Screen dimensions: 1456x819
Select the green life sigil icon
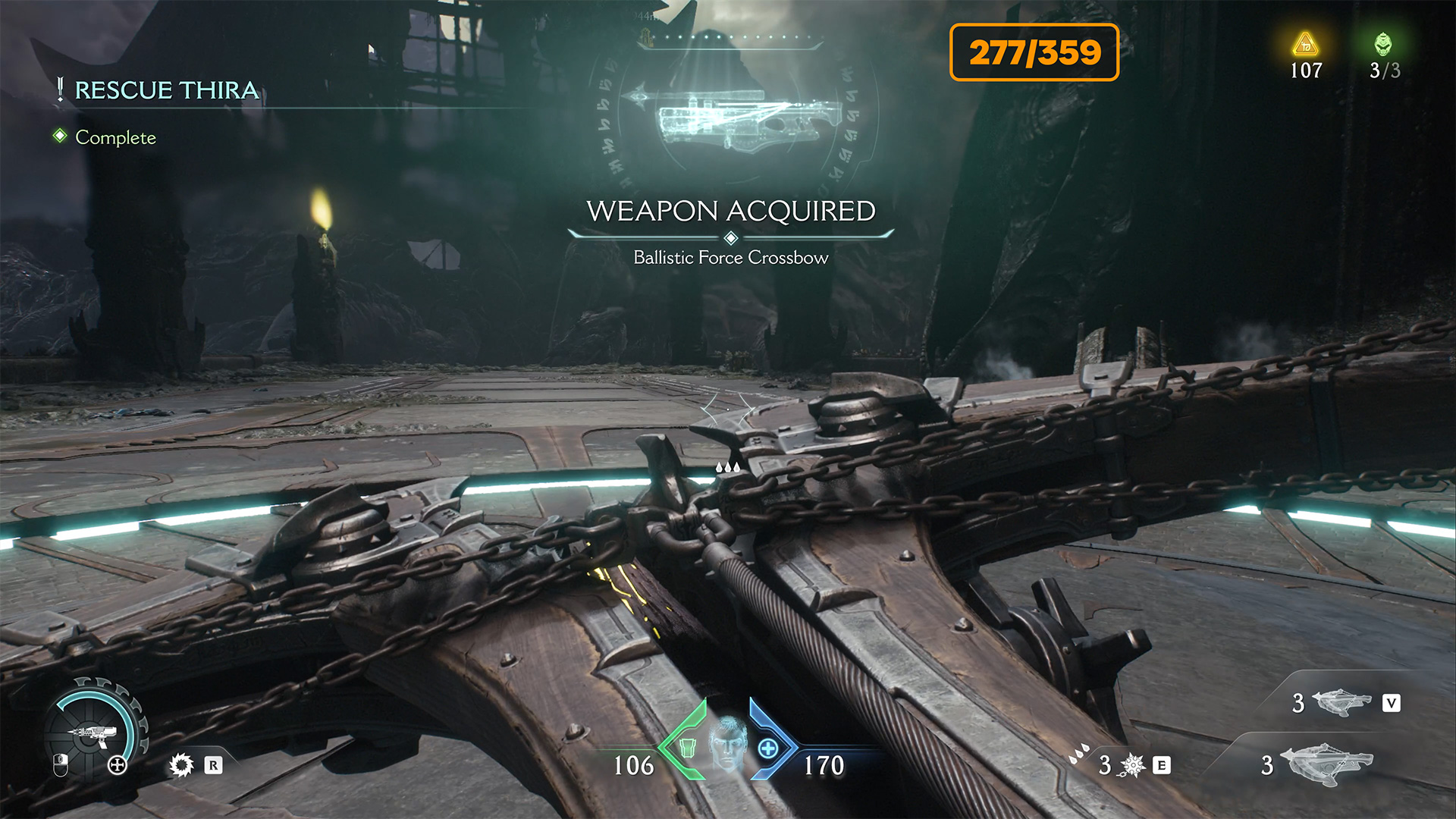pos(1383,45)
